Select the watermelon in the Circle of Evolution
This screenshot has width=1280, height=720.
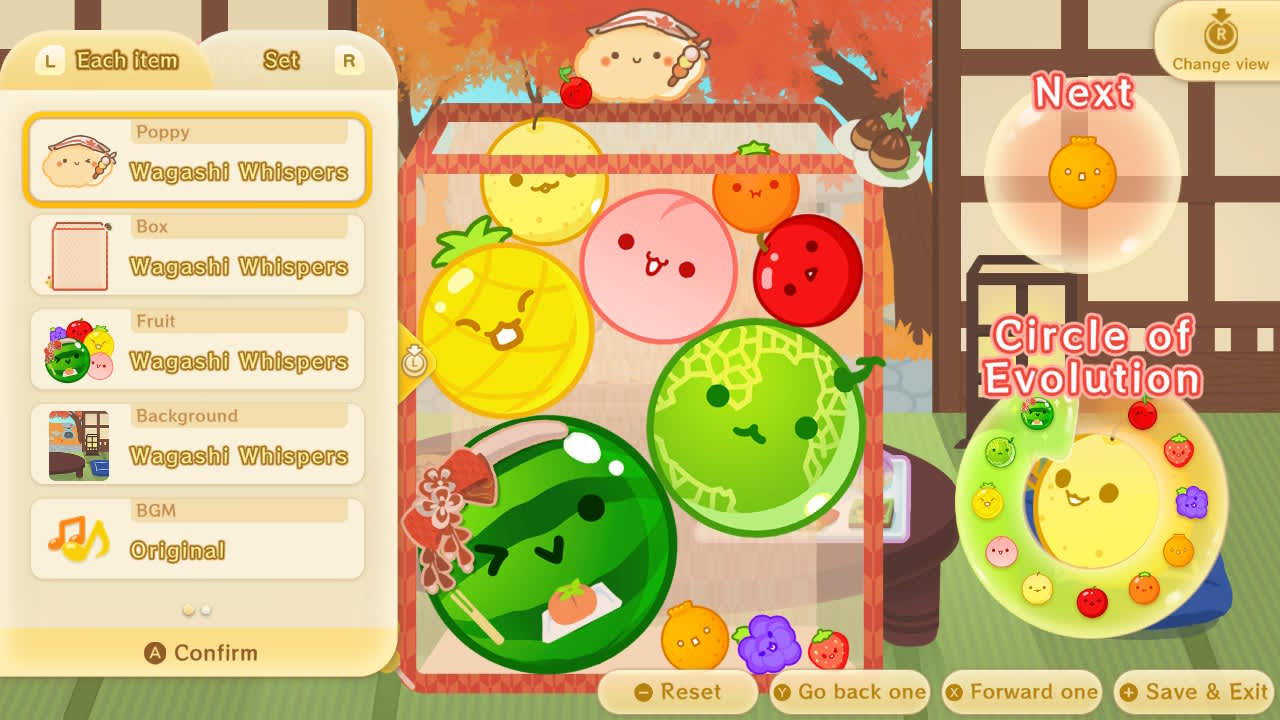coord(1037,413)
